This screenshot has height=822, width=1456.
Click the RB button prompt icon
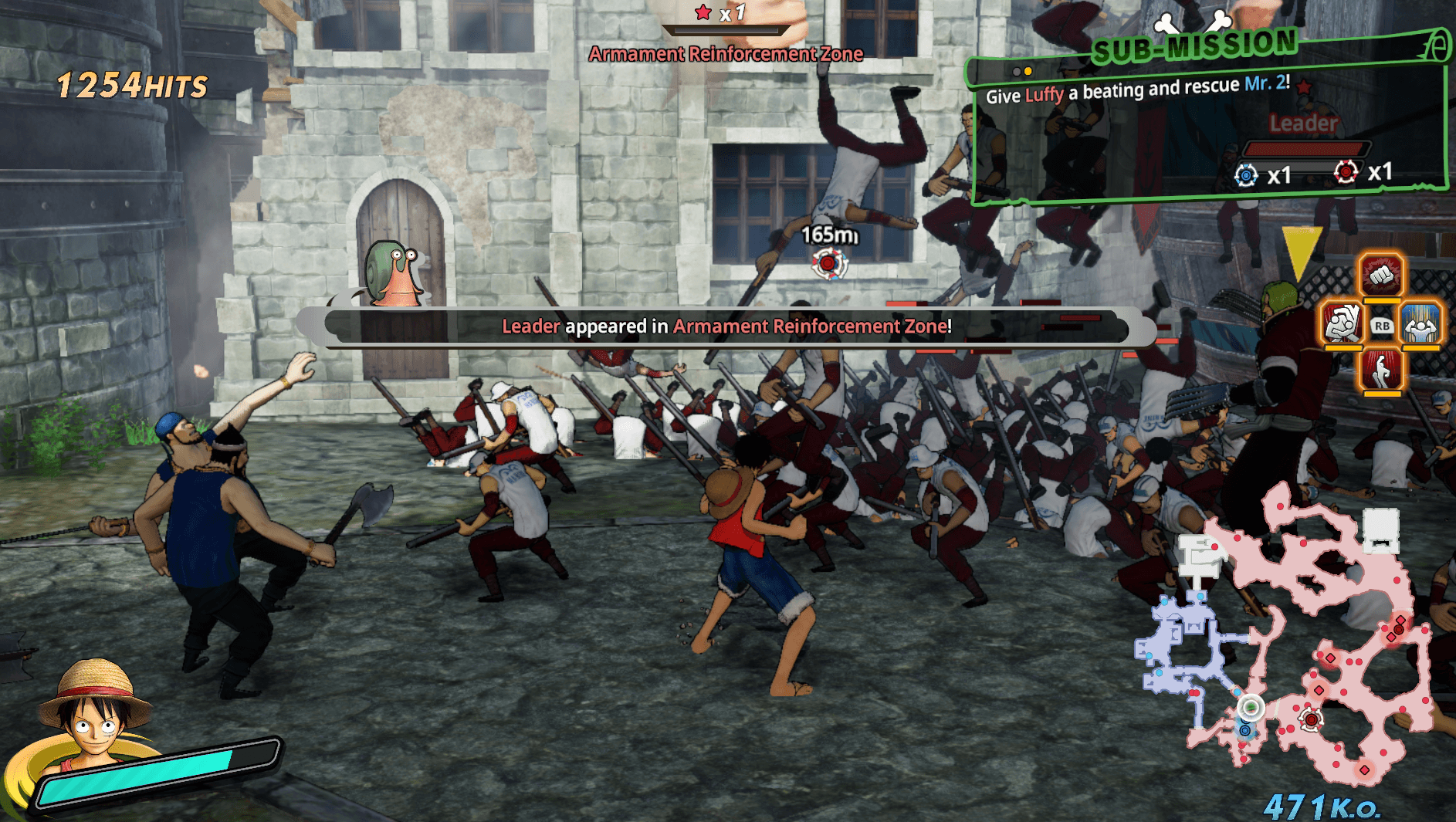click(x=1383, y=326)
